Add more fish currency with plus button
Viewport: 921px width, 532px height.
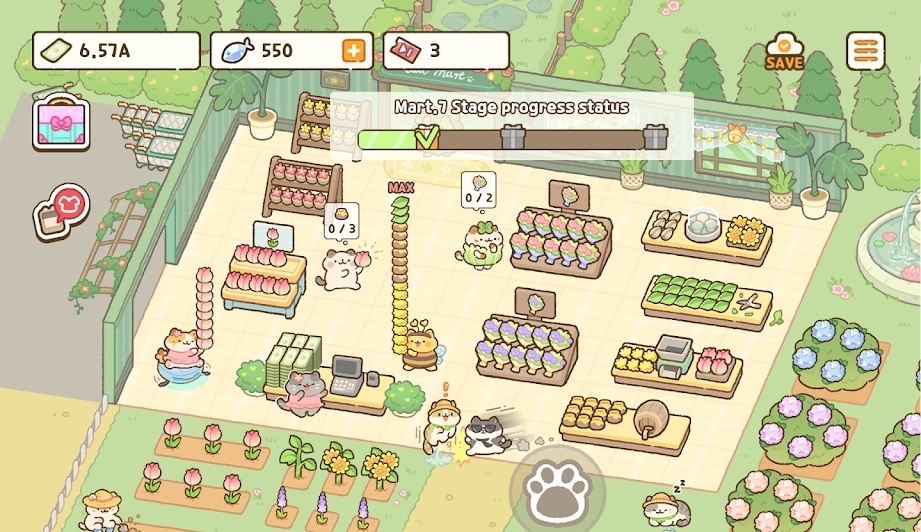(x=354, y=51)
